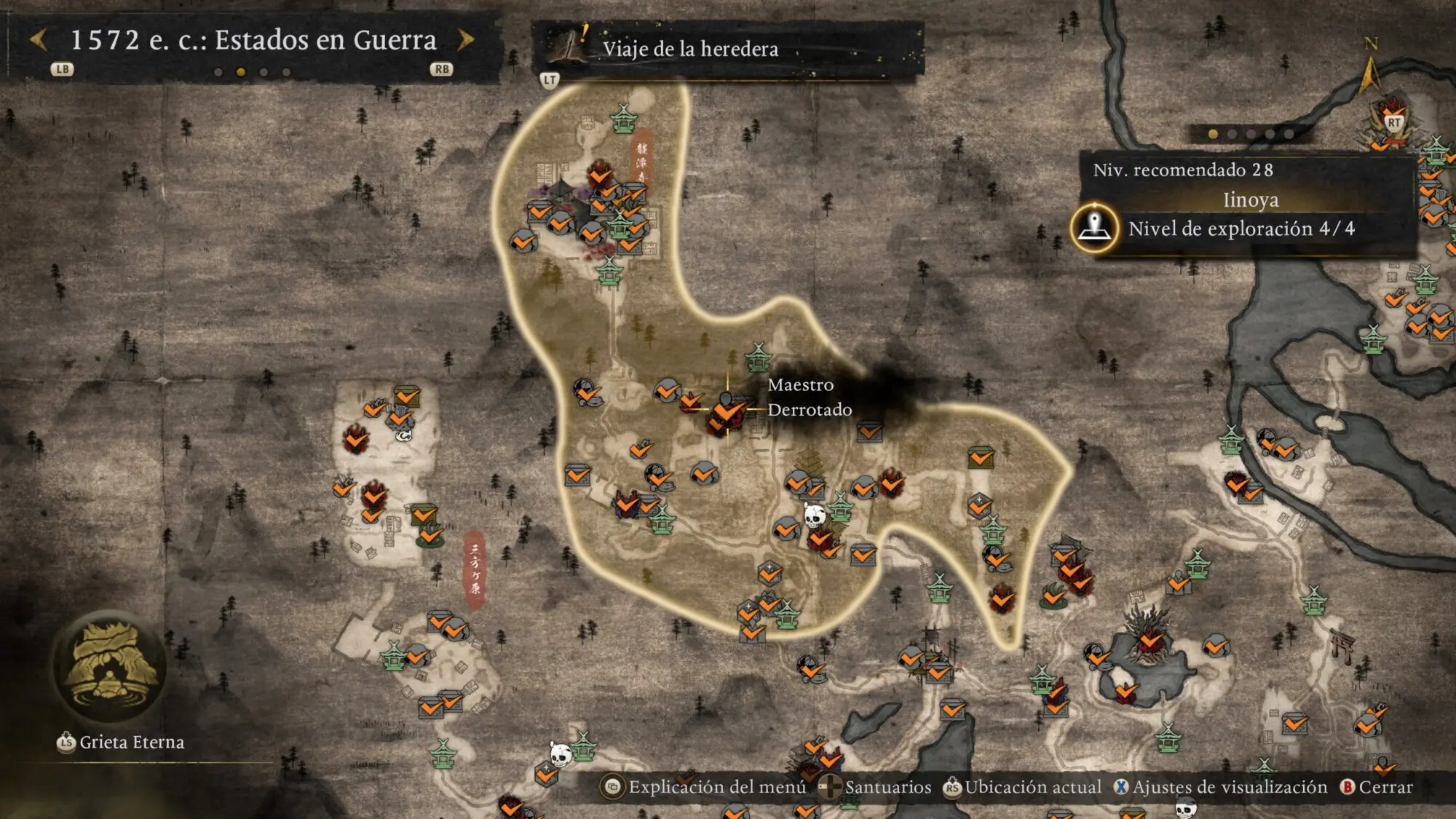Open the Santuarios list
Screen dimensions: 1456x819
point(874,787)
